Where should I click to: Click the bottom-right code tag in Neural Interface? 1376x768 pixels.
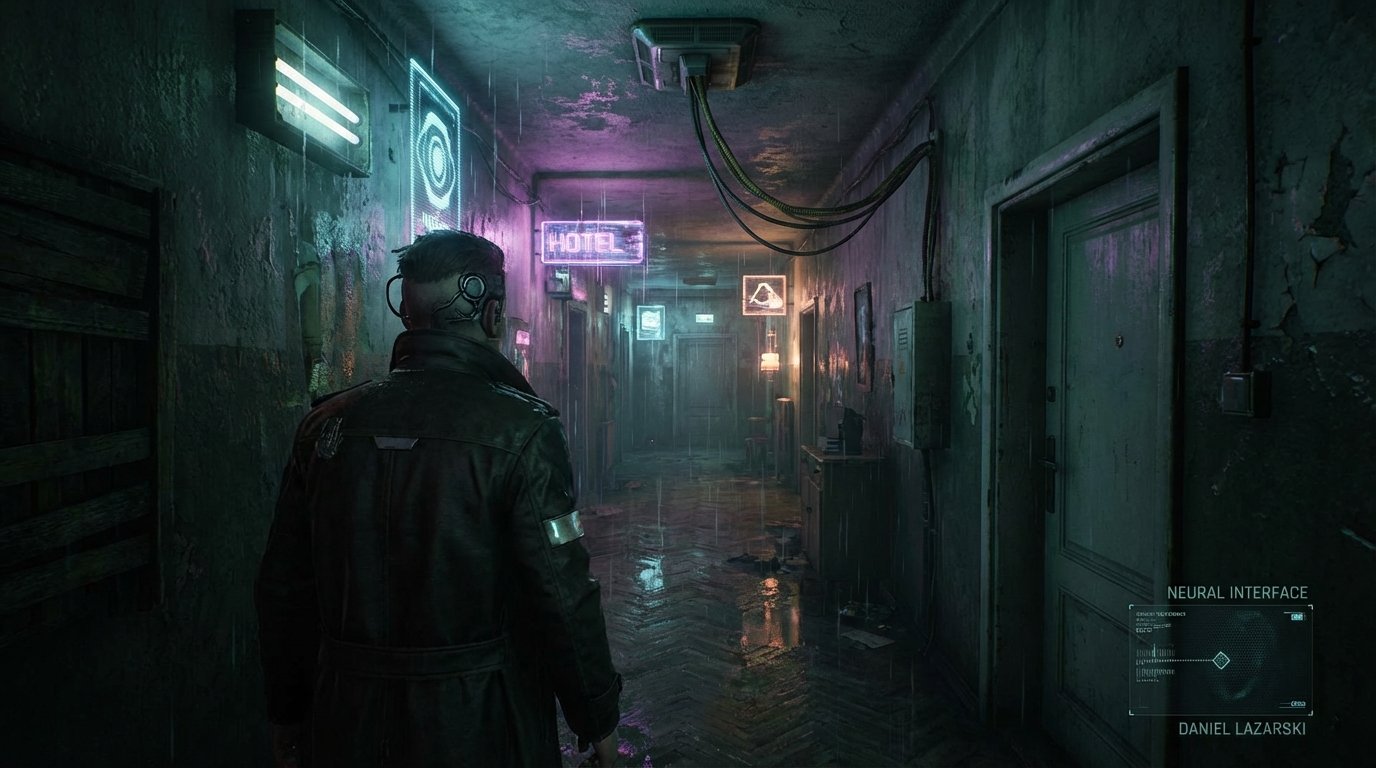point(1297,703)
